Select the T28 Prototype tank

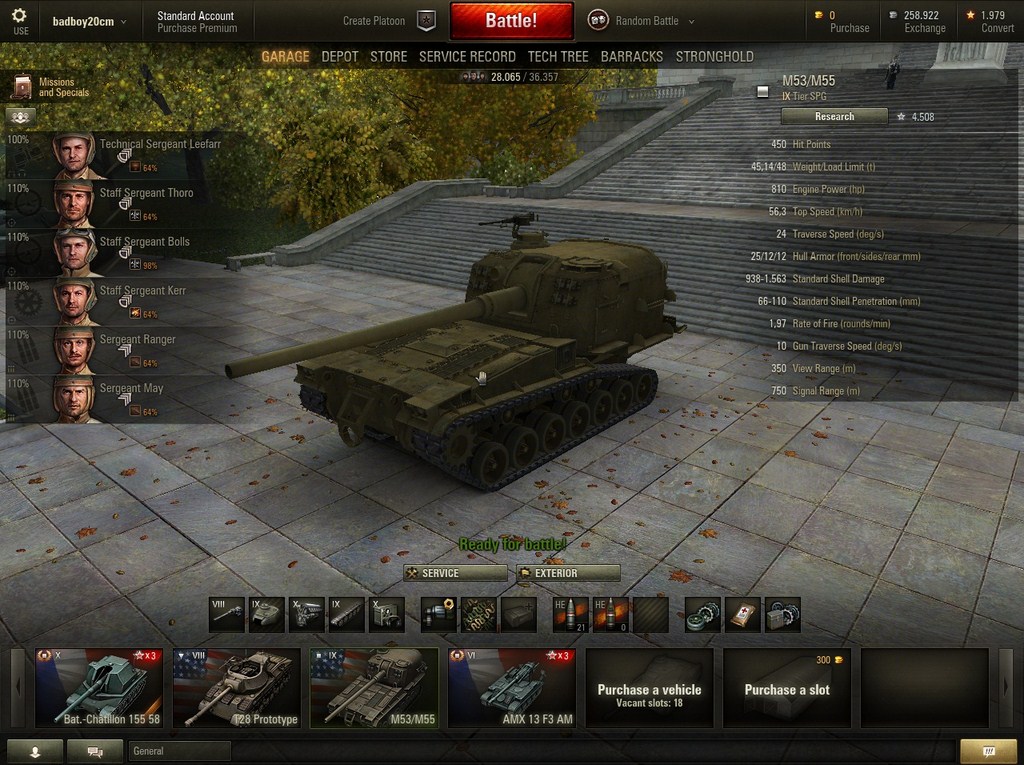[236, 688]
